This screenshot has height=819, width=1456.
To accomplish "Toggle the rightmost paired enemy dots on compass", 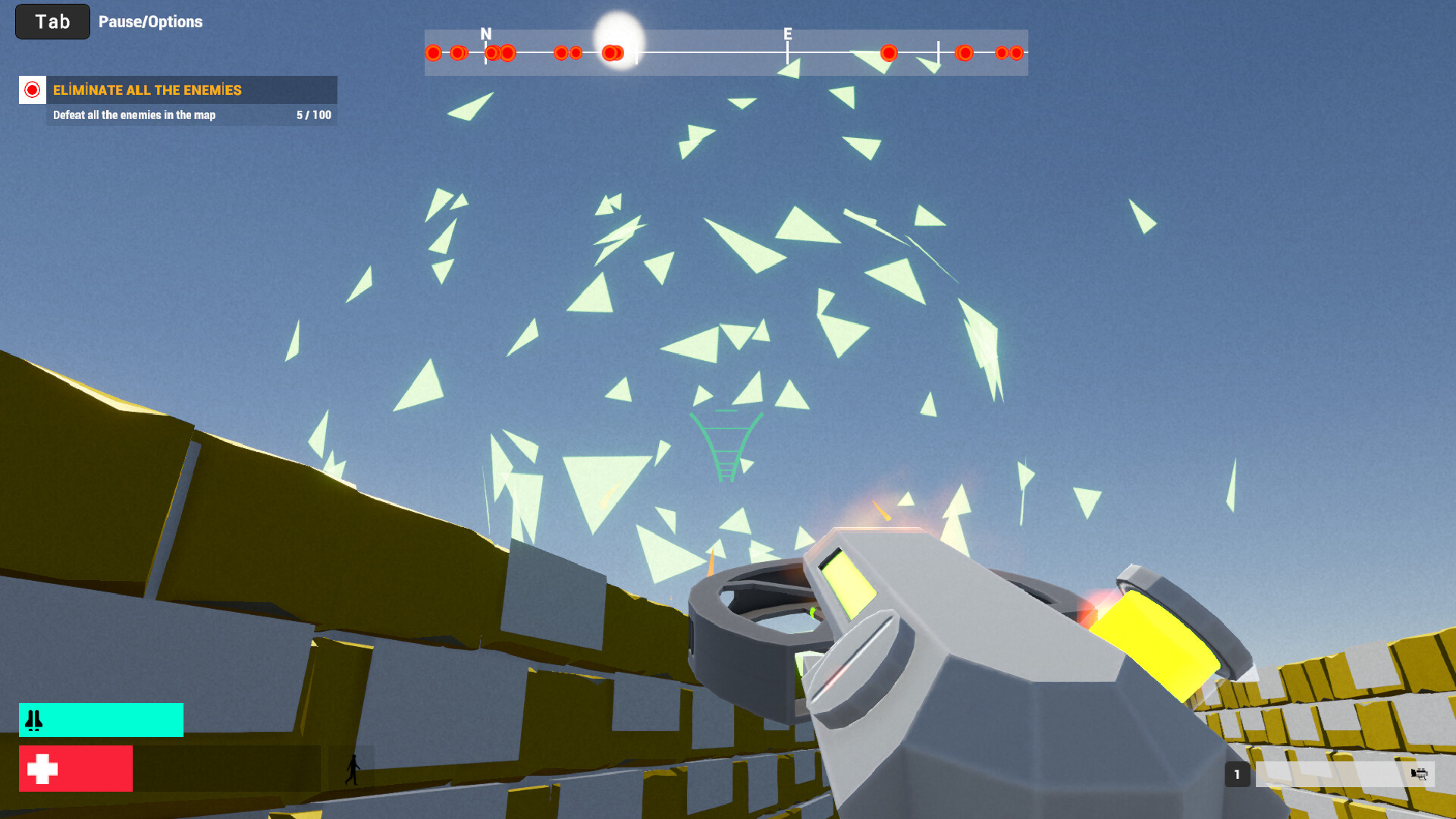I will pos(1009,53).
